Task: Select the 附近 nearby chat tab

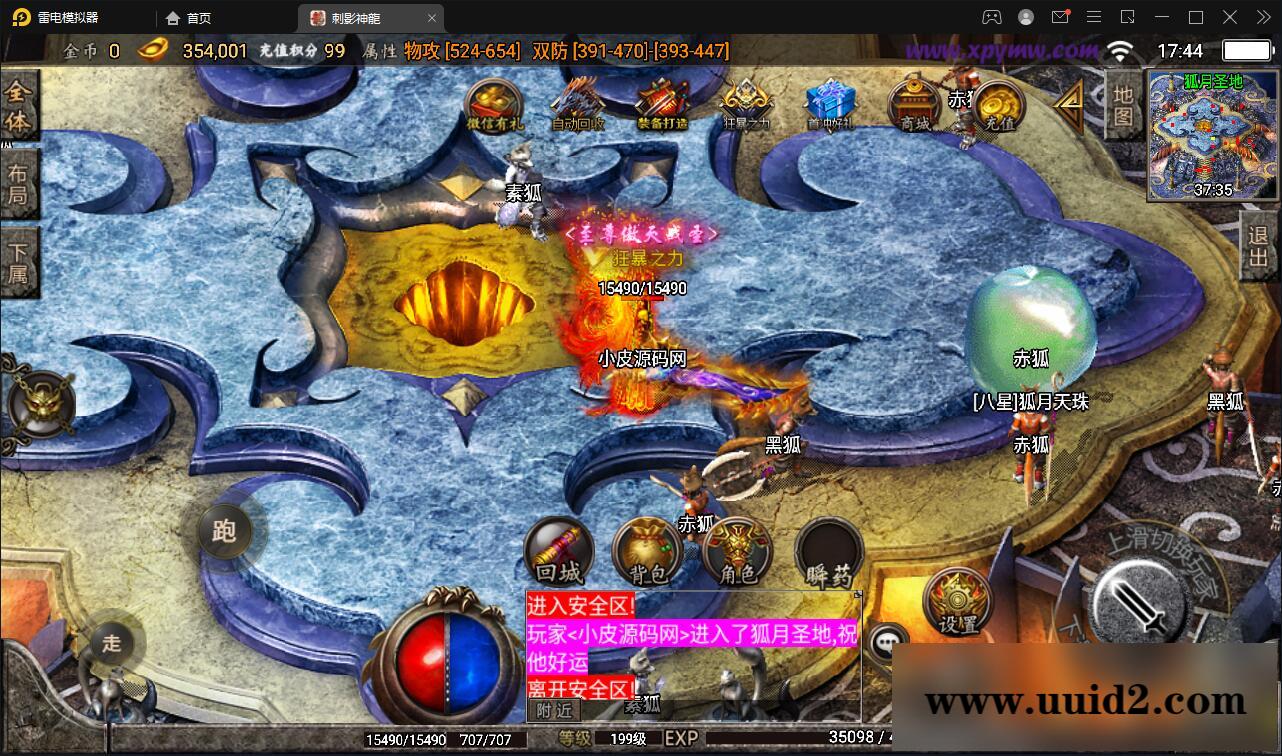Action: tap(554, 712)
